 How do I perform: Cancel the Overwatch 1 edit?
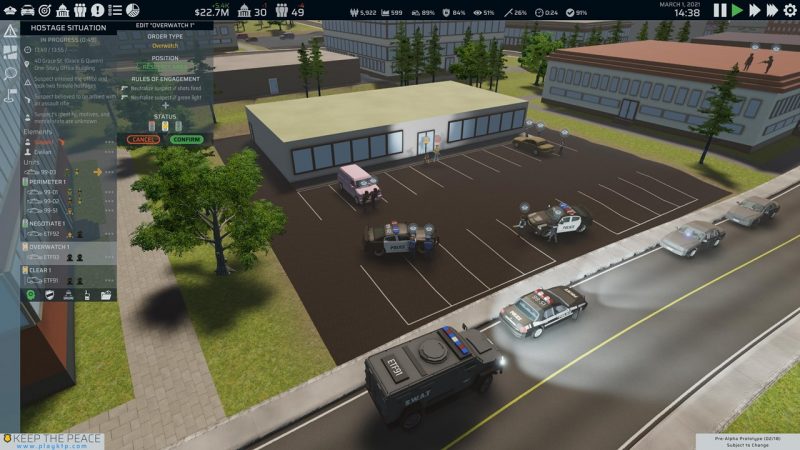point(144,139)
